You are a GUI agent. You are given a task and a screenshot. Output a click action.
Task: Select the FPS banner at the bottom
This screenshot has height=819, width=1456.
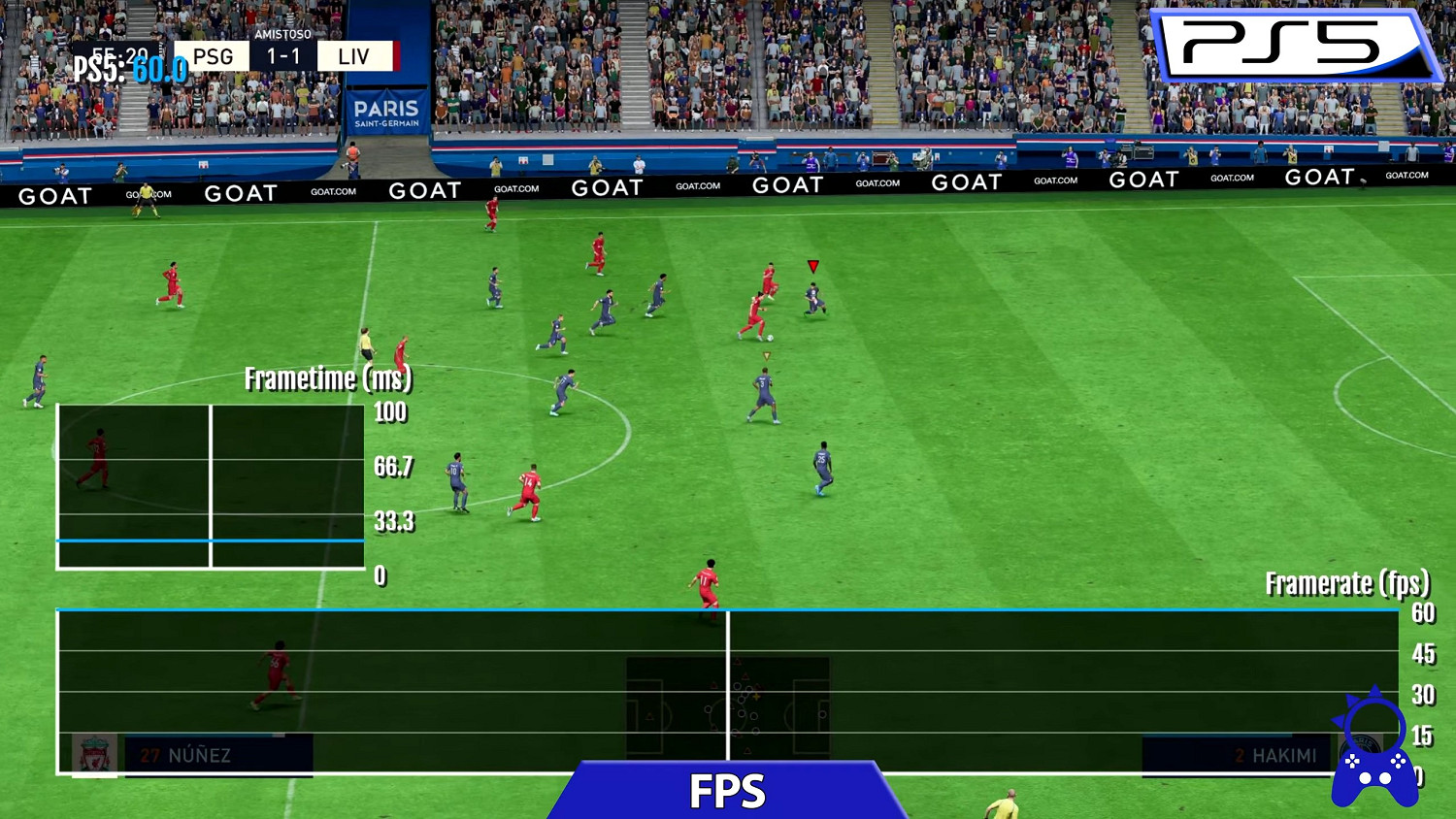click(726, 791)
